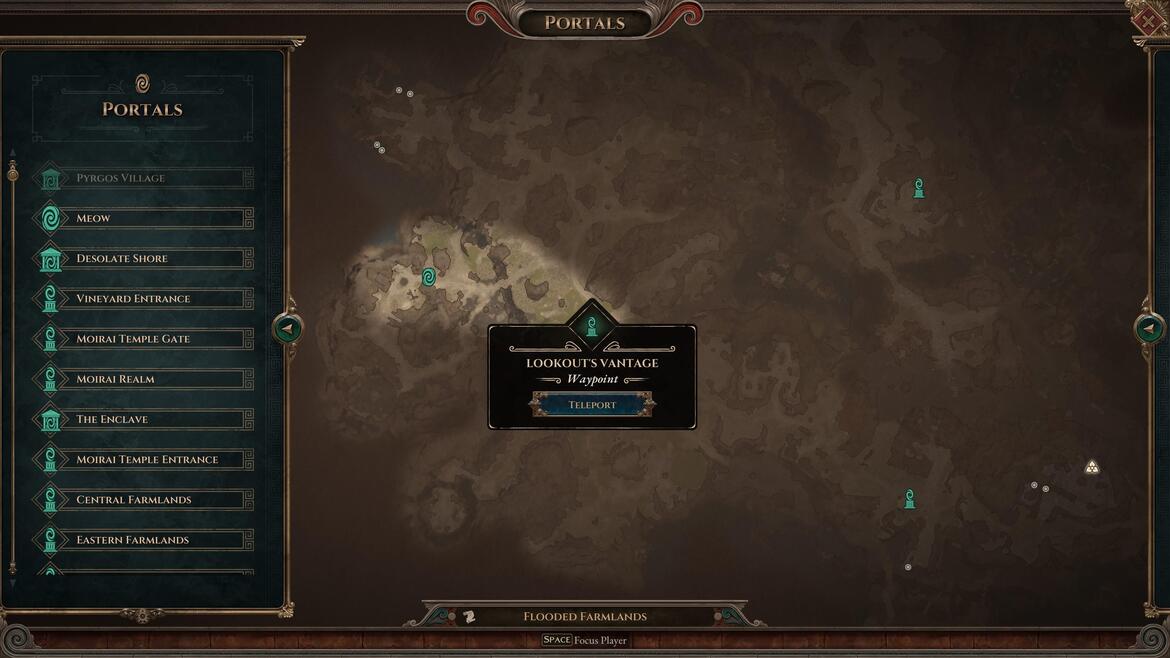1170x658 pixels.
Task: Click the southeastern waypoint marker on the map
Action: click(909, 499)
